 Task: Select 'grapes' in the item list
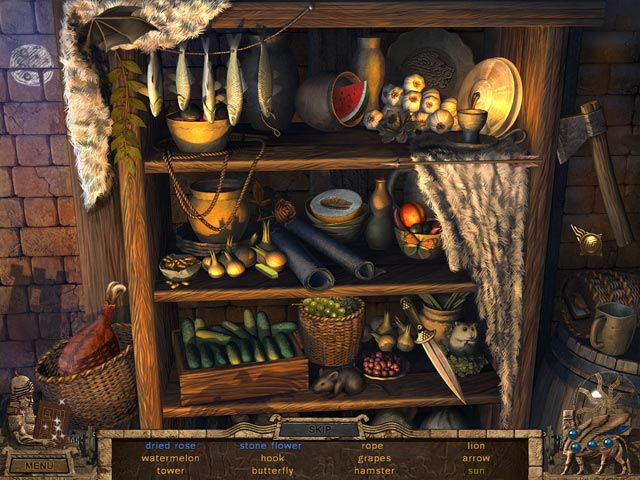click(x=373, y=458)
